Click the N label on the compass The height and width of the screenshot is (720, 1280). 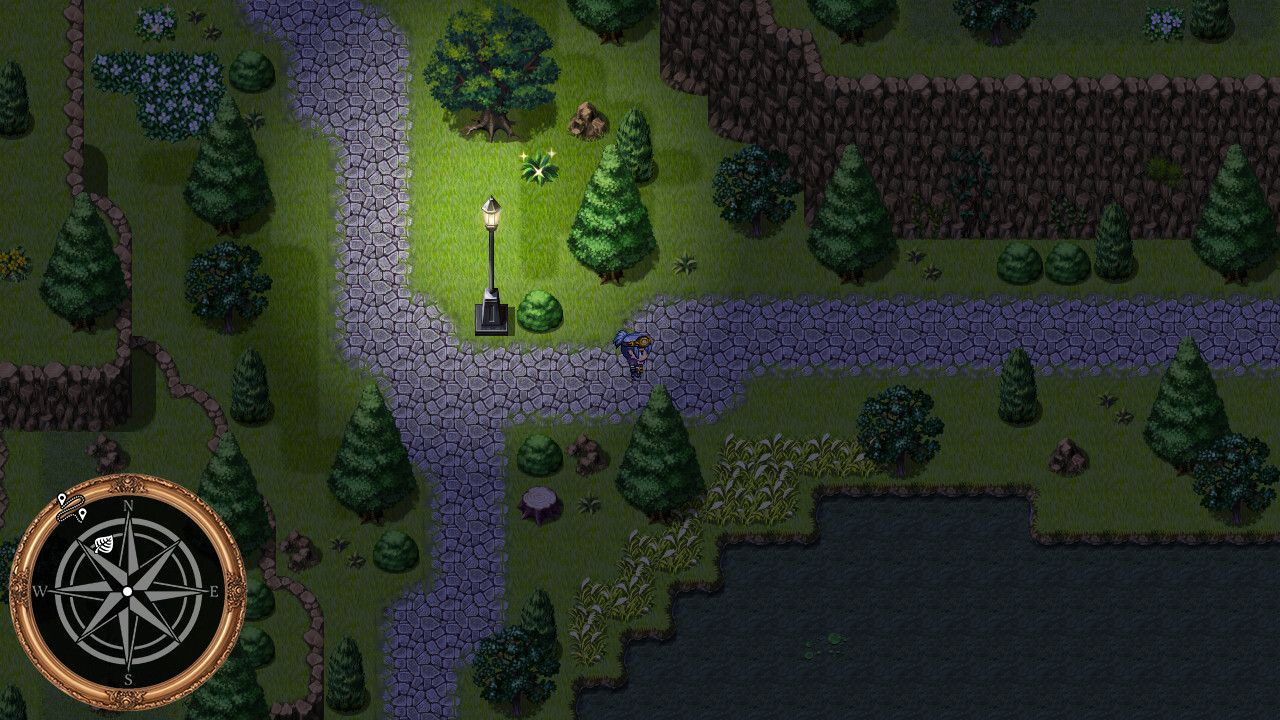(127, 506)
